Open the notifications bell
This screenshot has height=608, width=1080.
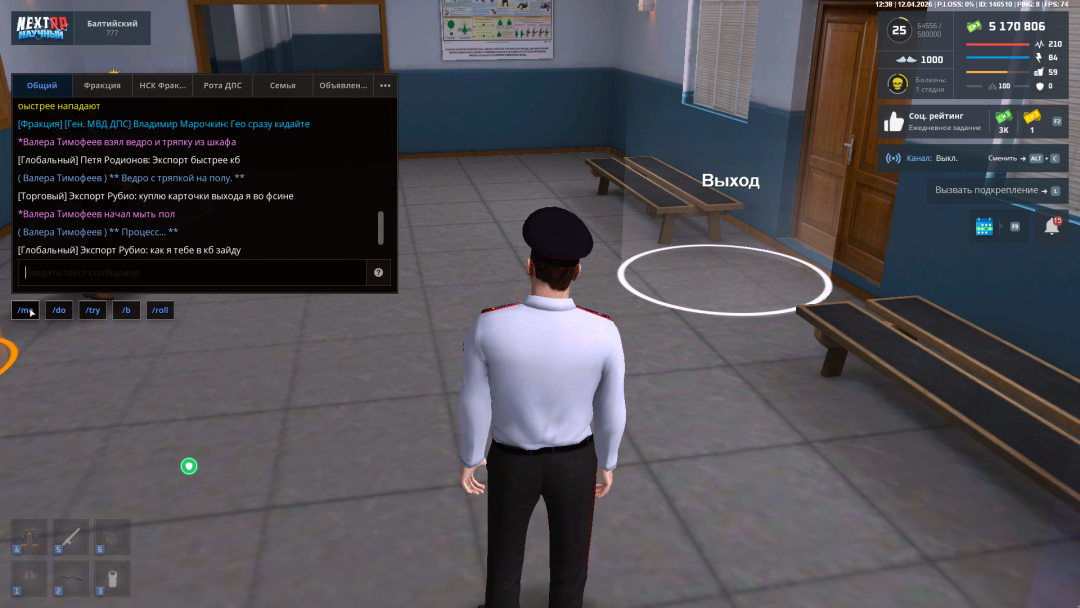point(1052,227)
